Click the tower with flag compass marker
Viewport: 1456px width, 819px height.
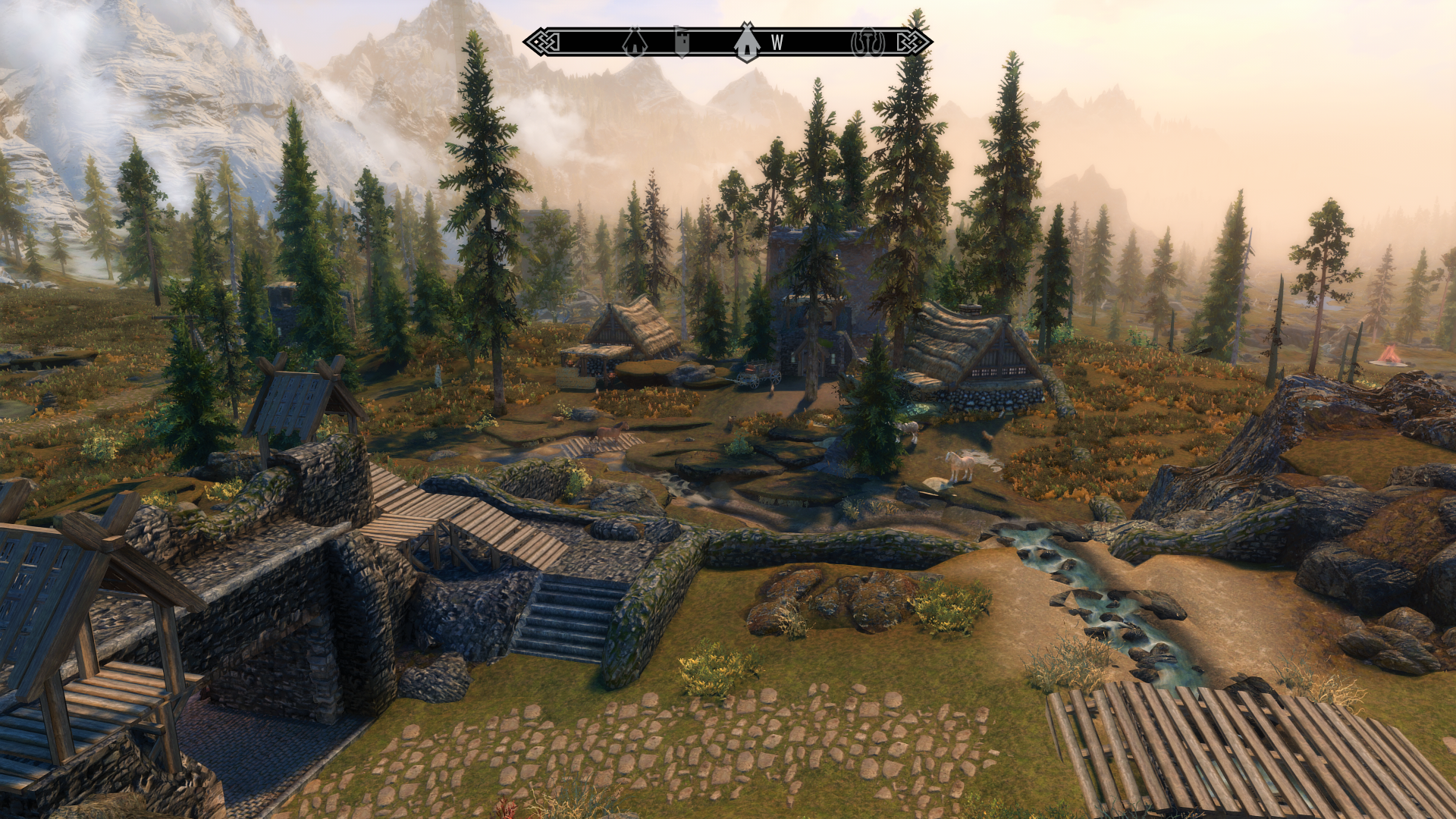[x=682, y=42]
